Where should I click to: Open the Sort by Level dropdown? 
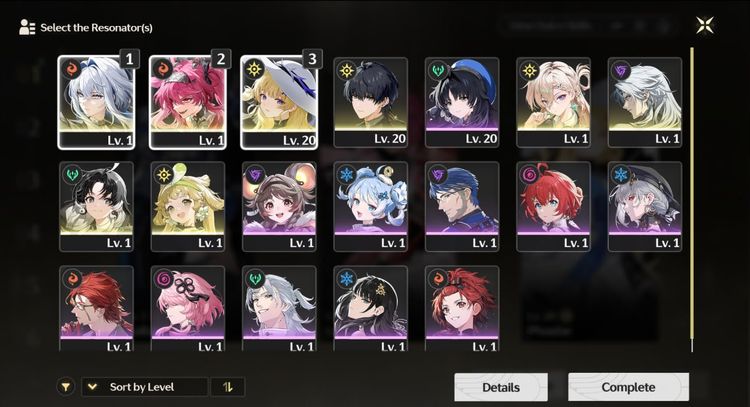(145, 387)
